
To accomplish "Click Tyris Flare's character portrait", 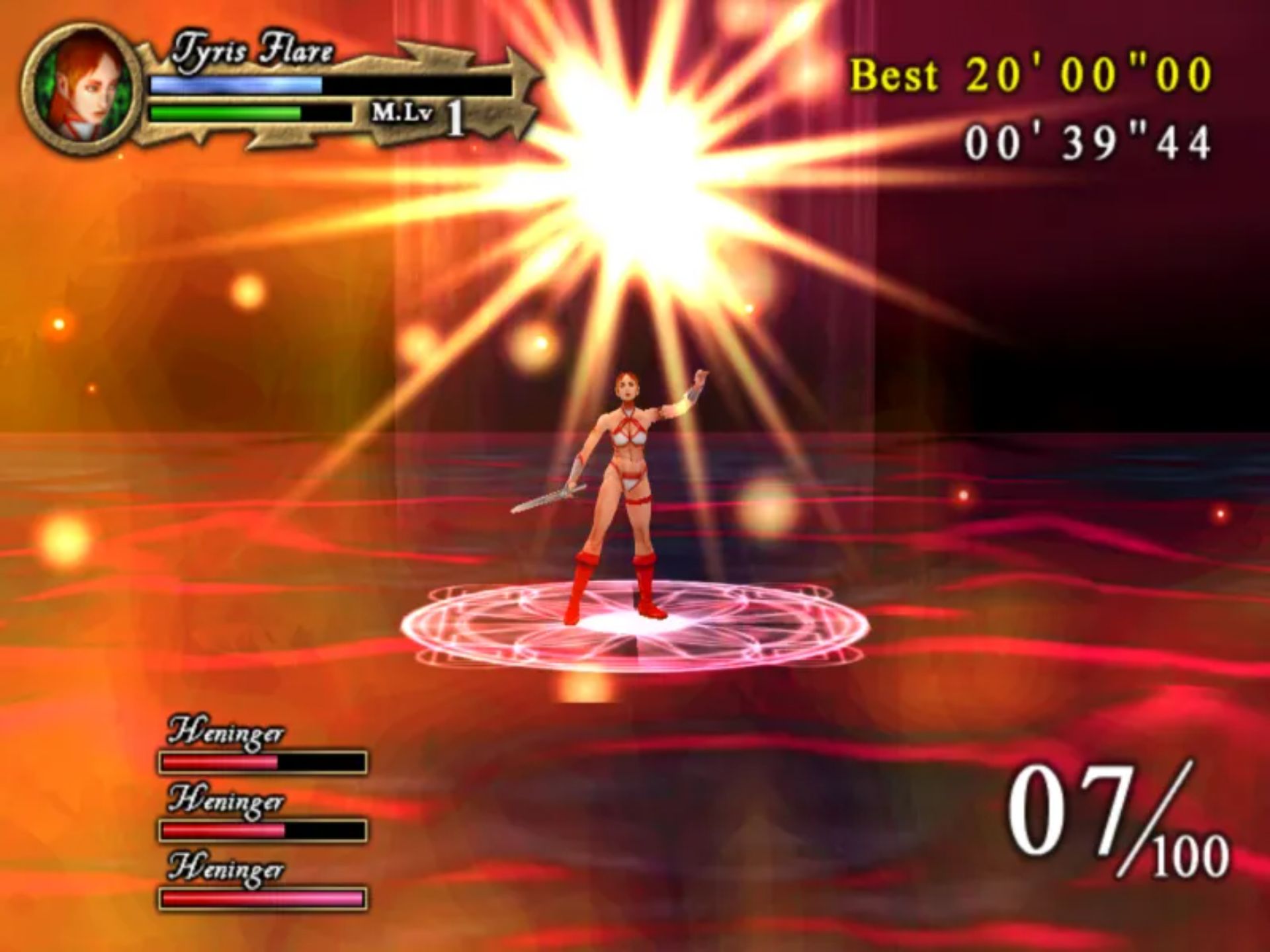I will (x=81, y=91).
